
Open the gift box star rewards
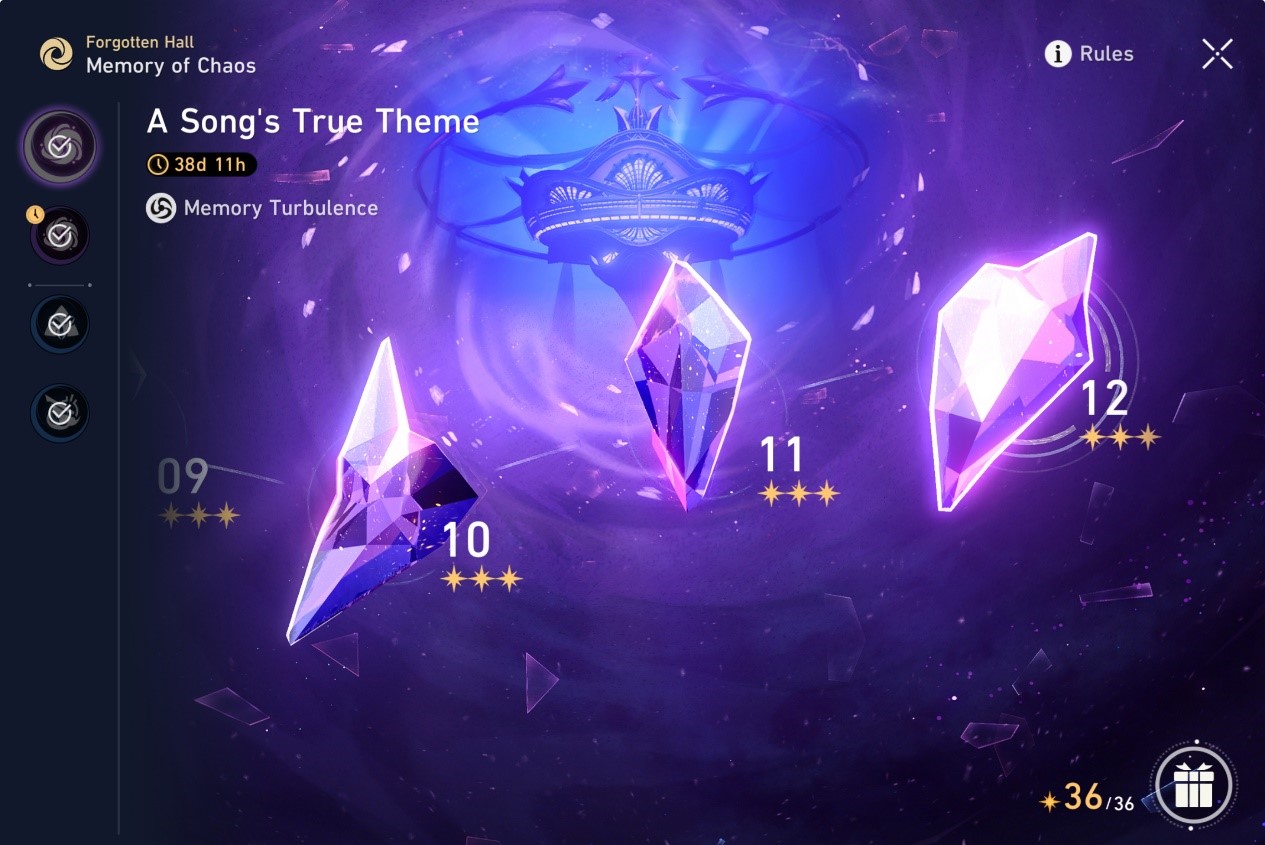point(1193,787)
